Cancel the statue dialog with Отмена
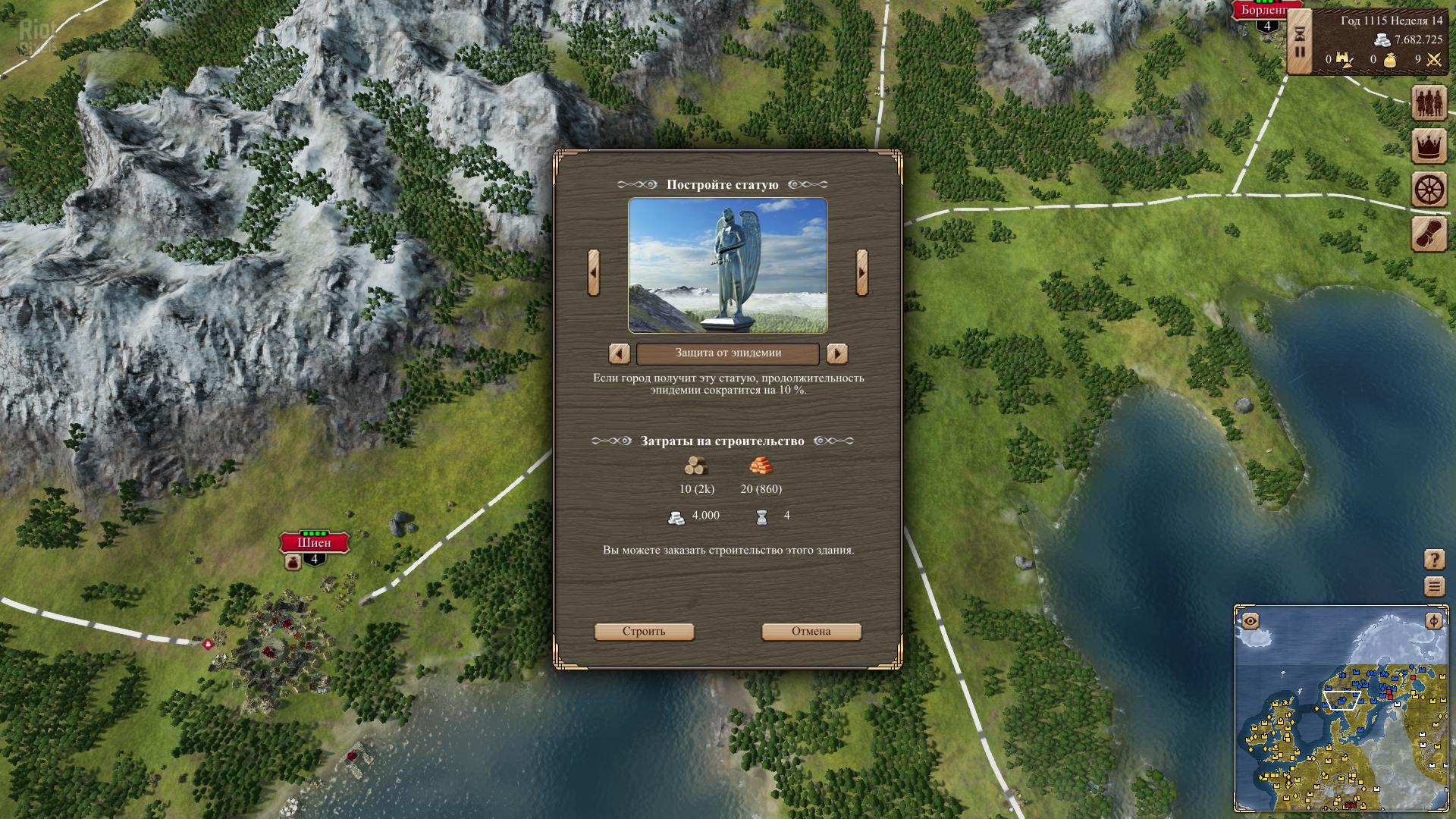 (x=811, y=632)
